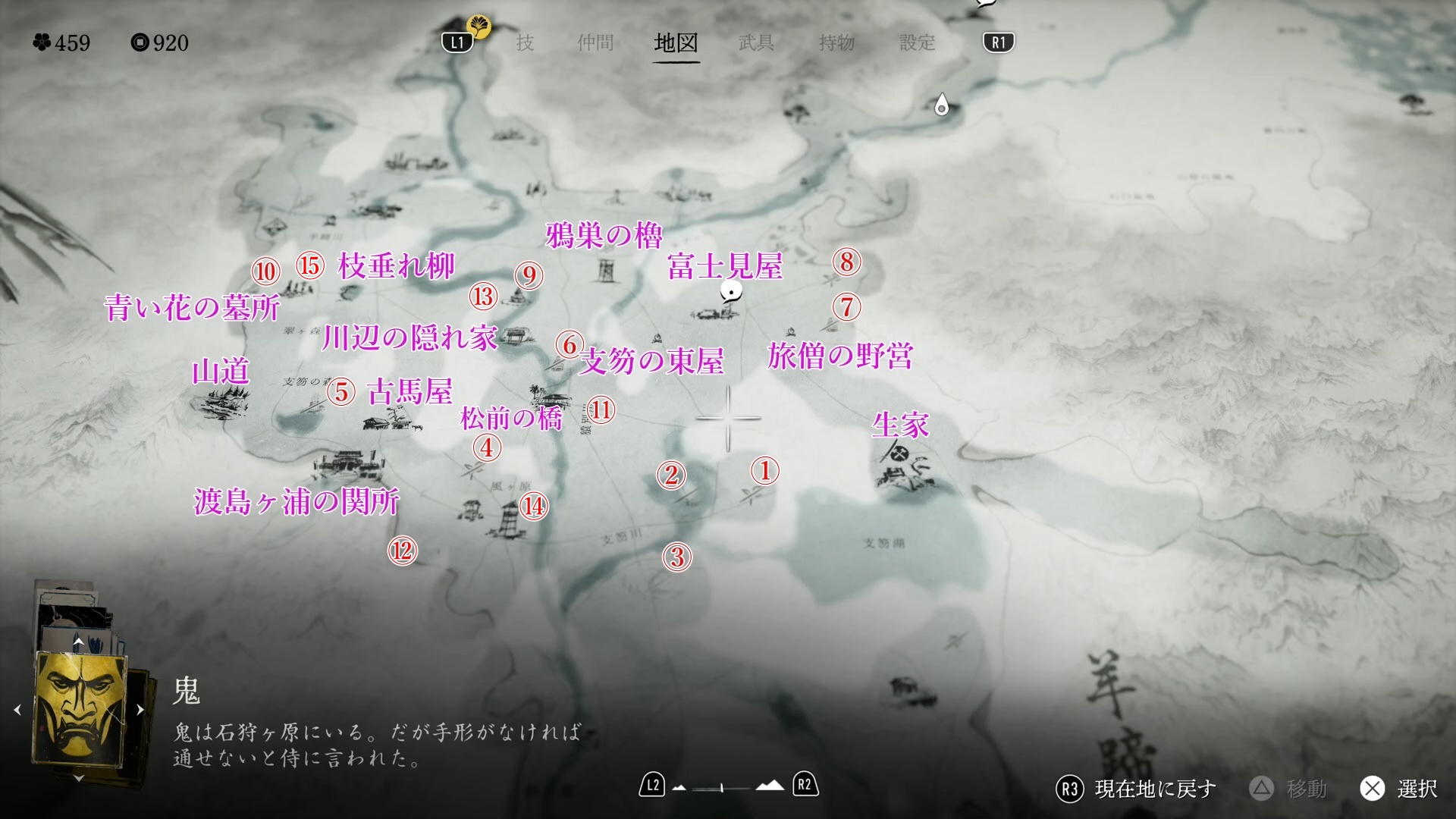Select the teardrop marker in the north

(x=941, y=105)
